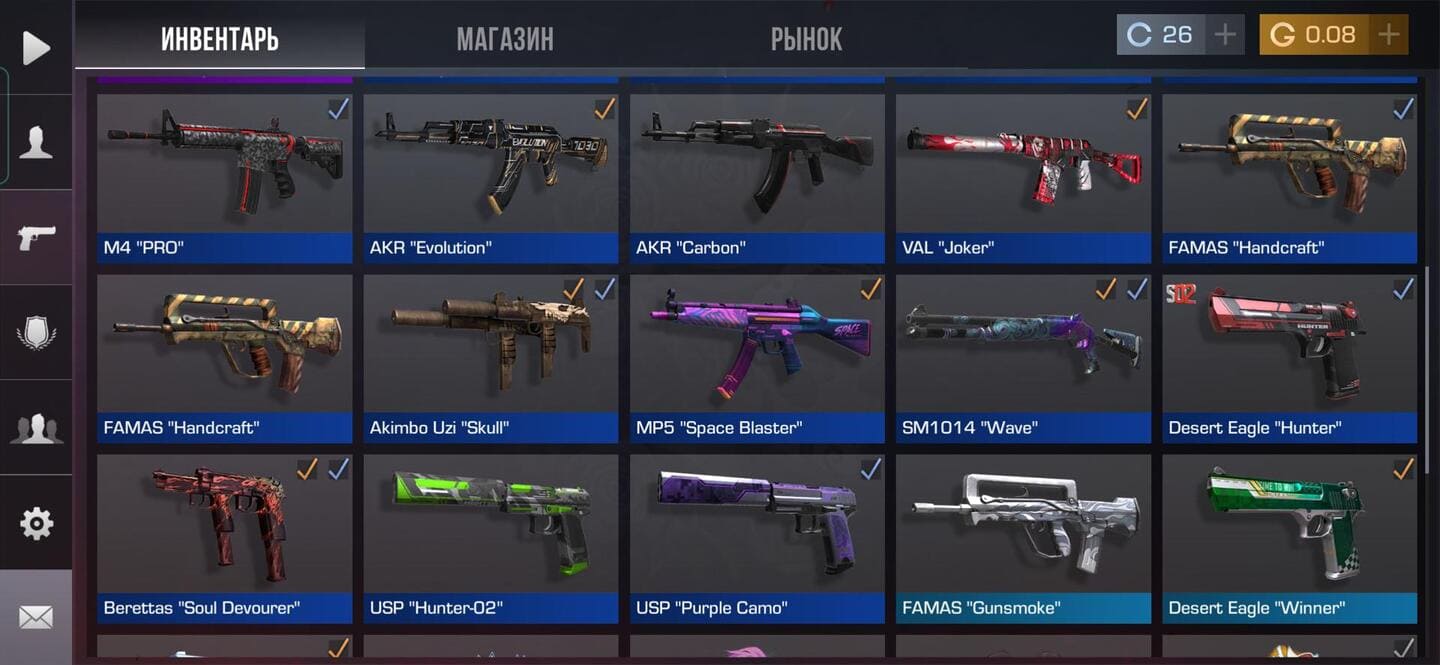
Task: Tap the play arrow in sidebar
Action: (36, 48)
